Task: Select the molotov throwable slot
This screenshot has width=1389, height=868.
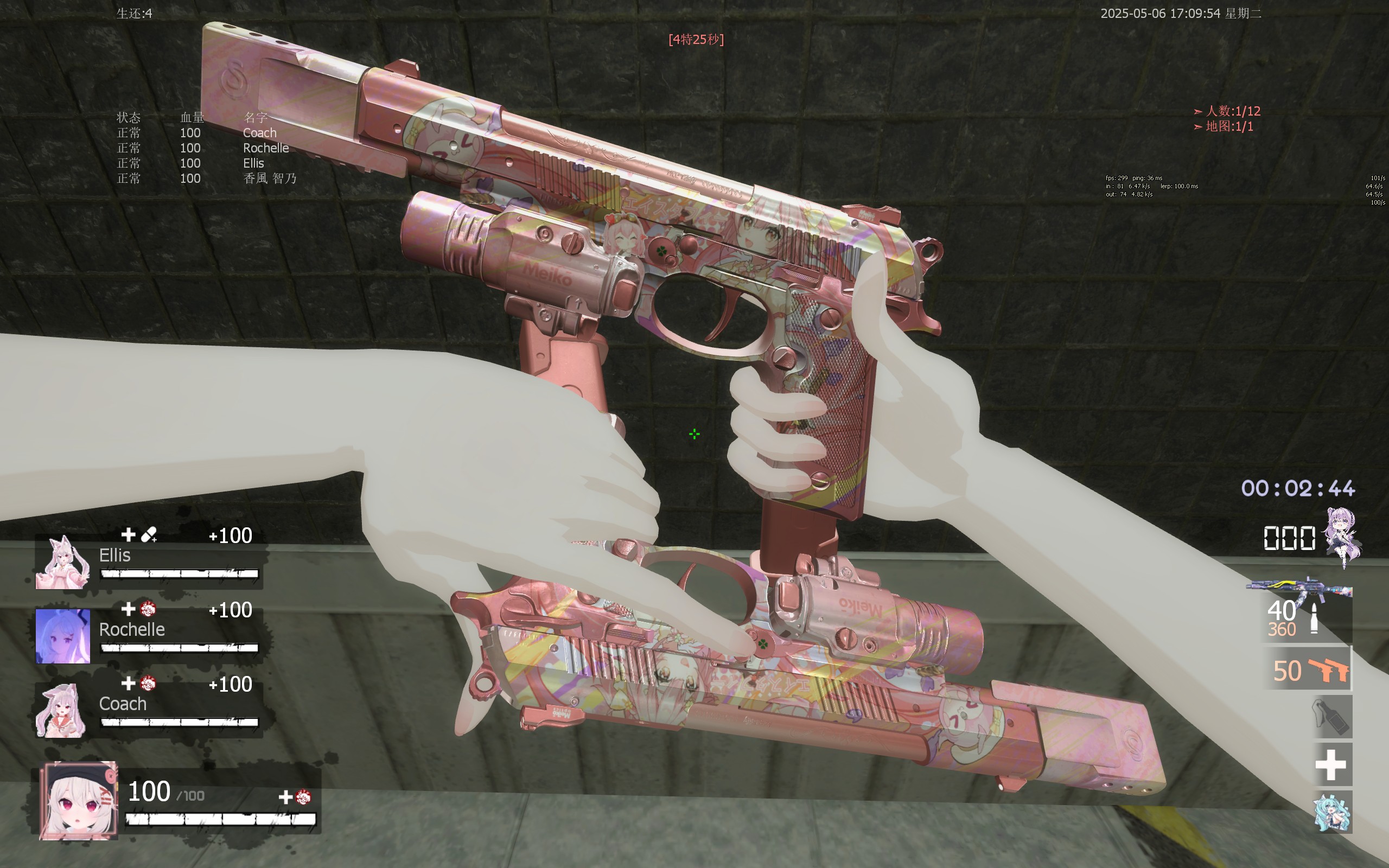Action: coord(1332,717)
